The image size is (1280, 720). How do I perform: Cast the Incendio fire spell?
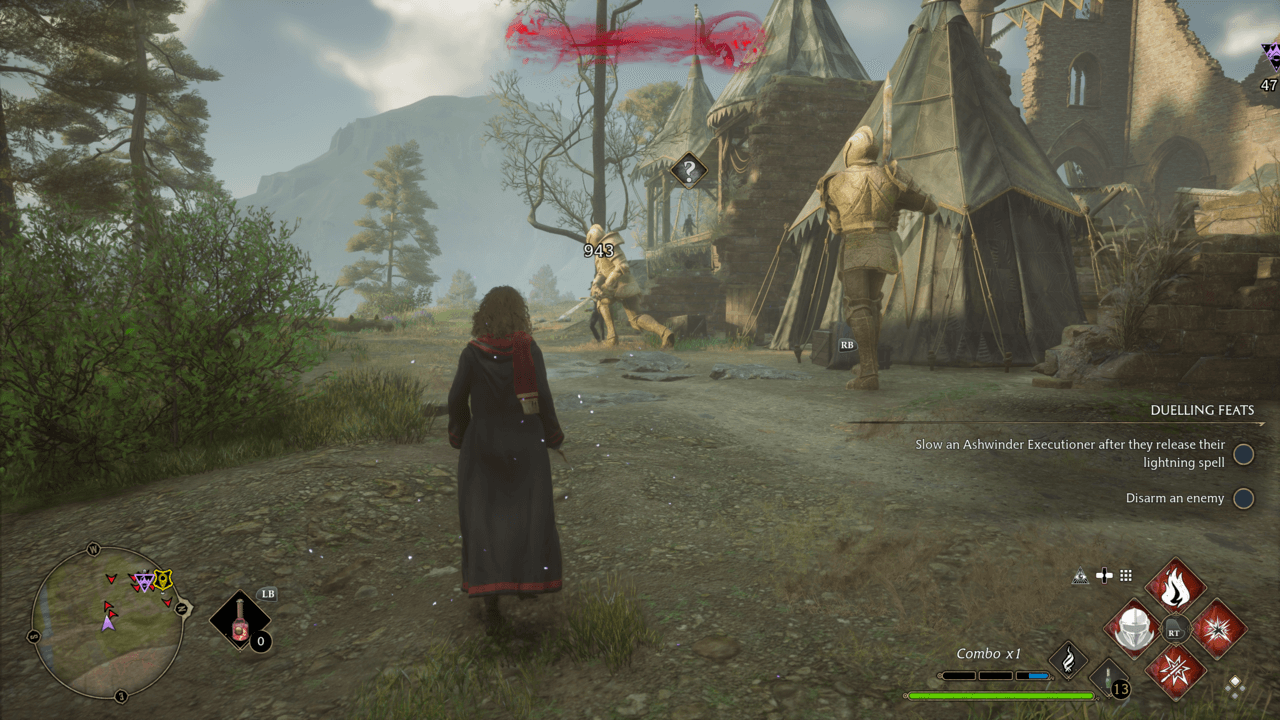pyautogui.click(x=1175, y=587)
